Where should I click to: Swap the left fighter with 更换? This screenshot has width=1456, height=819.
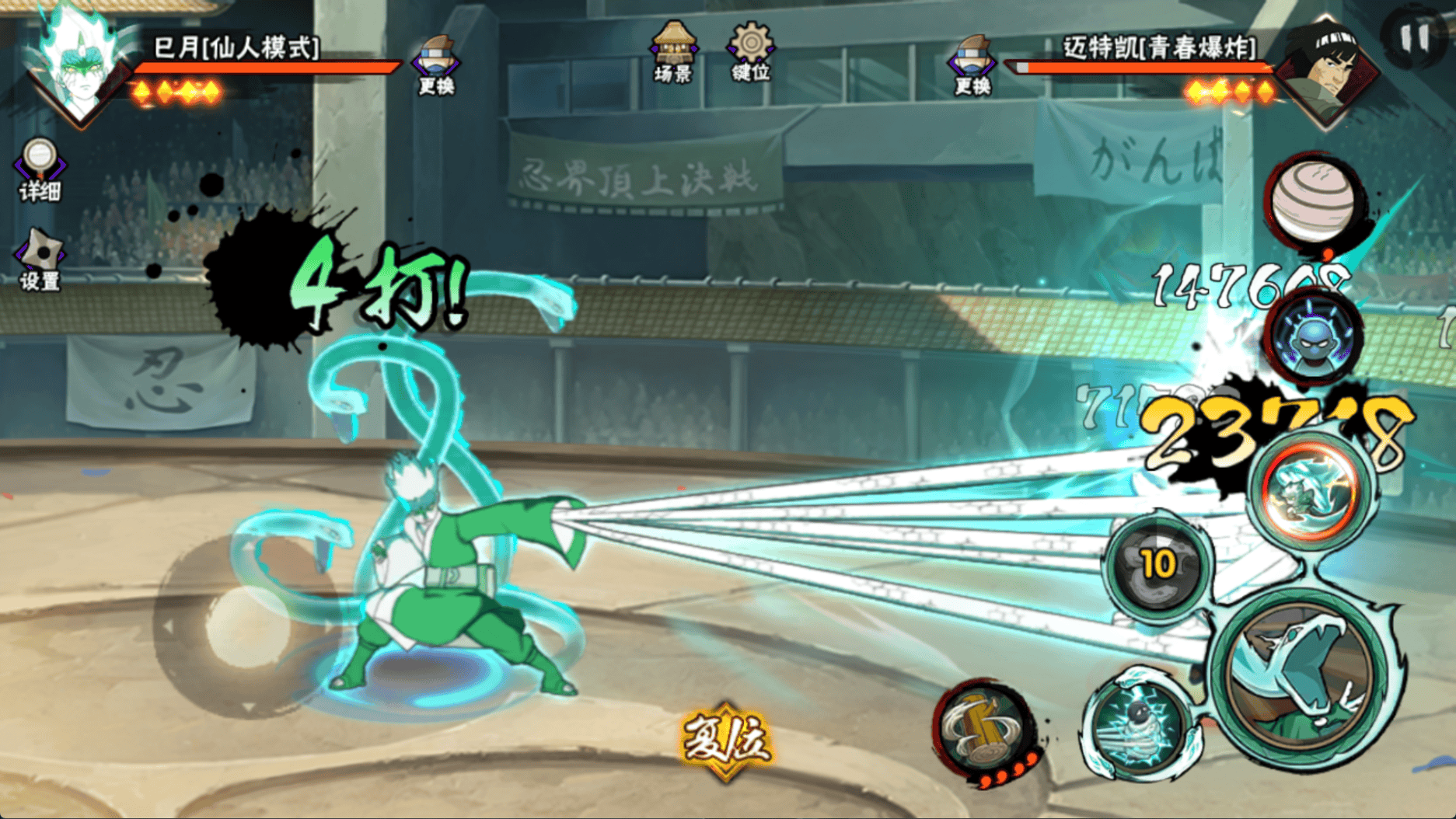436,64
